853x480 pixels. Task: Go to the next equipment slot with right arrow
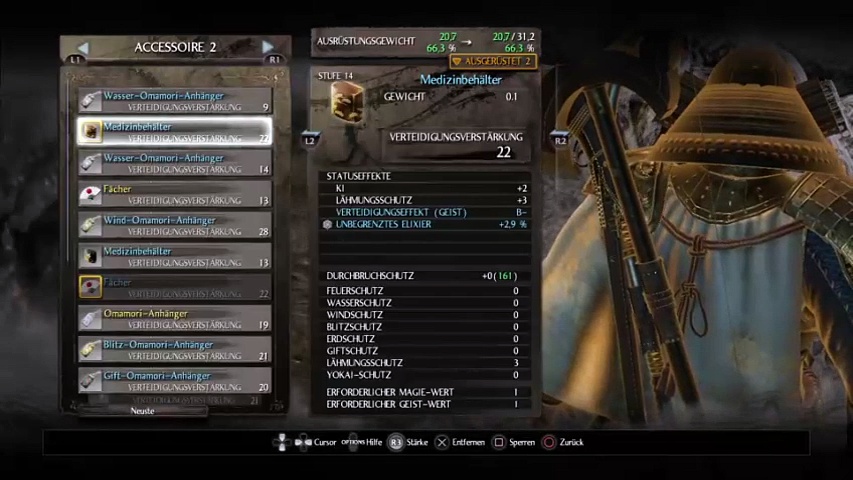267,47
